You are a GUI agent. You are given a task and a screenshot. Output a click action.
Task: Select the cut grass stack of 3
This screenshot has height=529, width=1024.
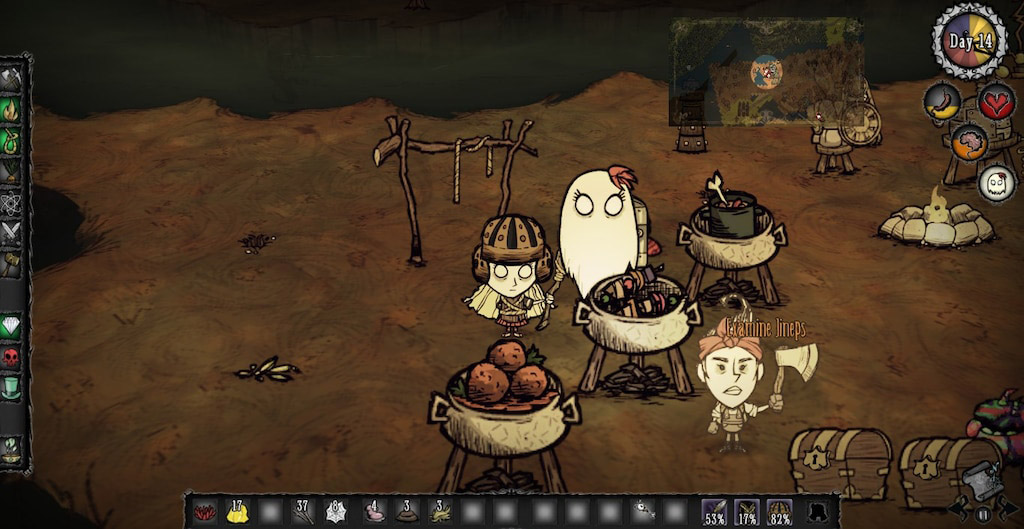[440, 511]
